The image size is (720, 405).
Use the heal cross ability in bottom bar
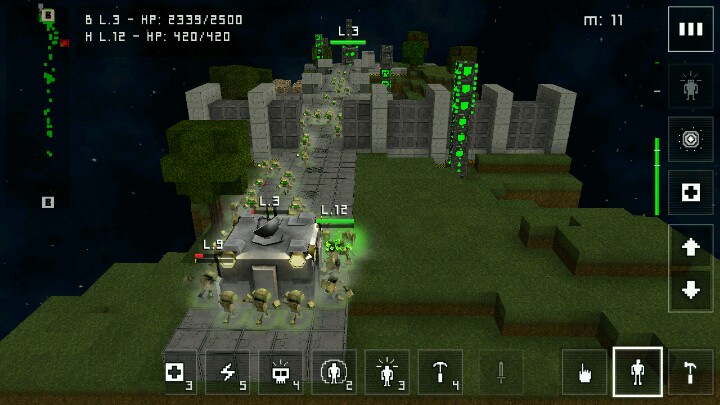(178, 373)
